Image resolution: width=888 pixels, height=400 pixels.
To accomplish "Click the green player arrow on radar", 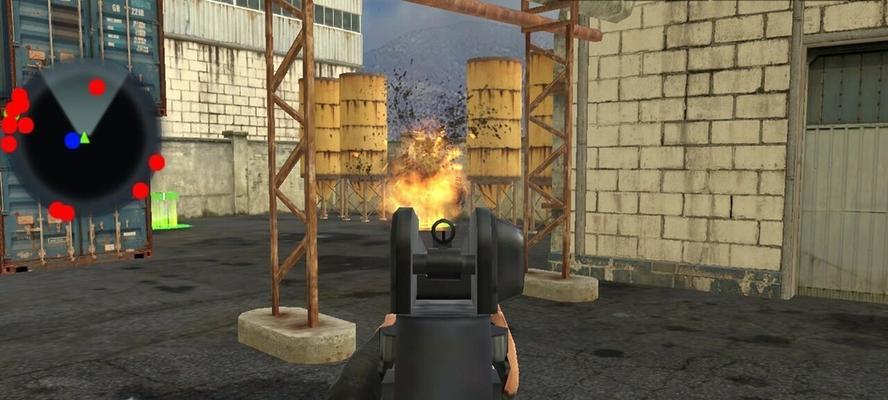I will pyautogui.click(x=85, y=137).
